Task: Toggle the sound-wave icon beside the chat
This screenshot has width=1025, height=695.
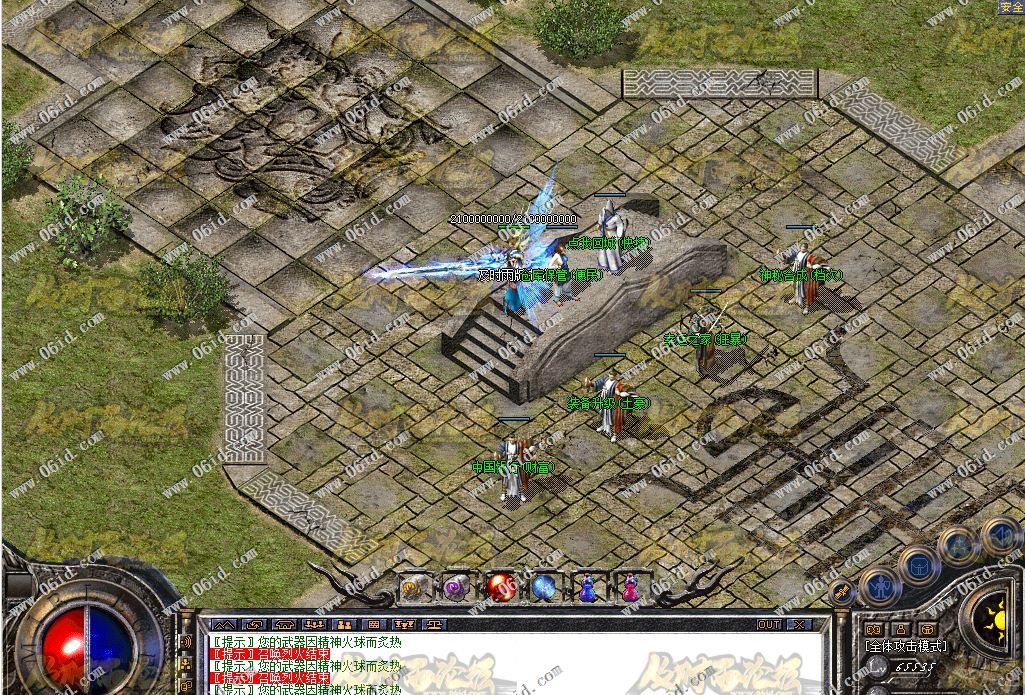Action: [186, 641]
